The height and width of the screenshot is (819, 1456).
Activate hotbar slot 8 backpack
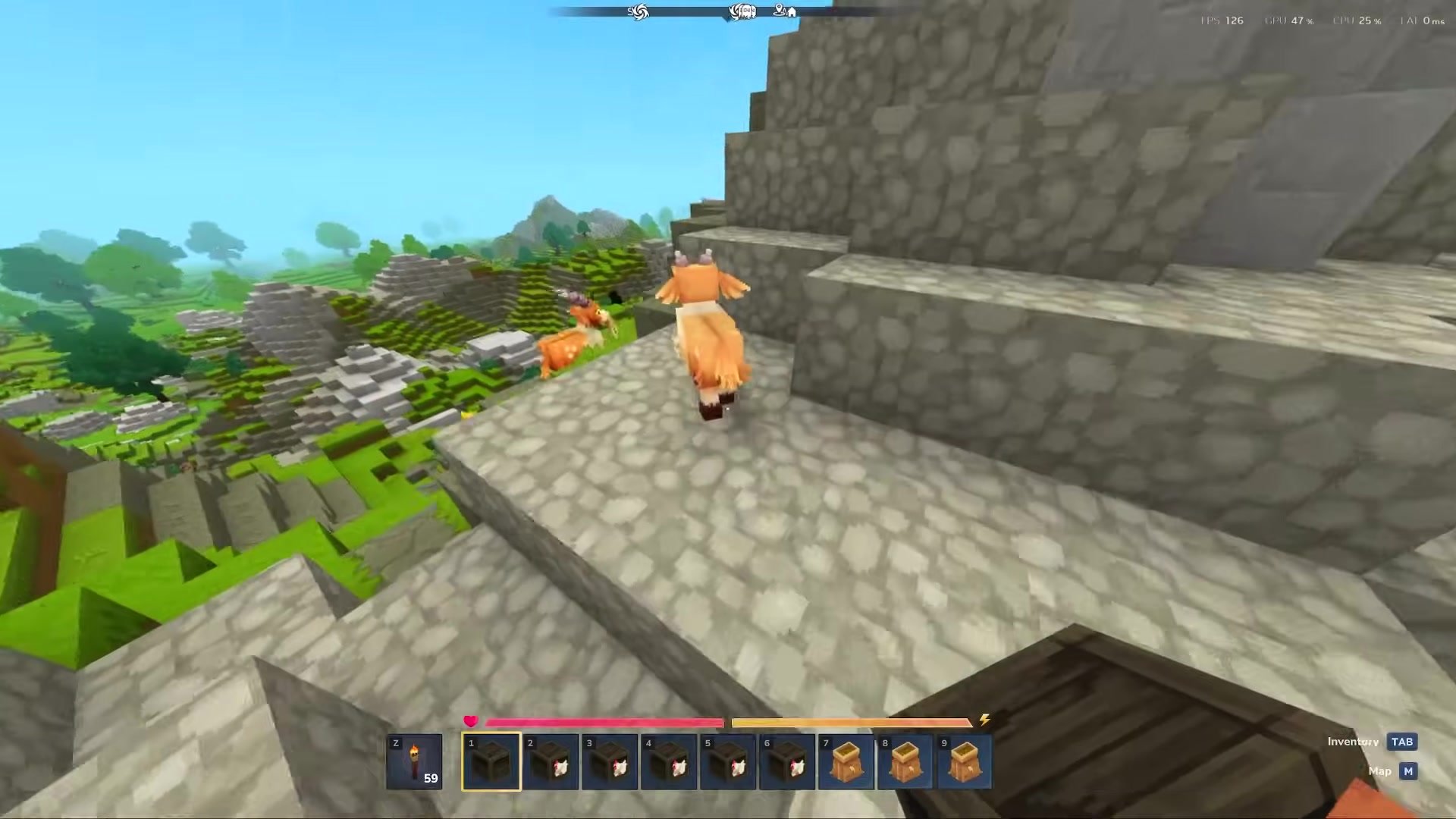(x=905, y=762)
